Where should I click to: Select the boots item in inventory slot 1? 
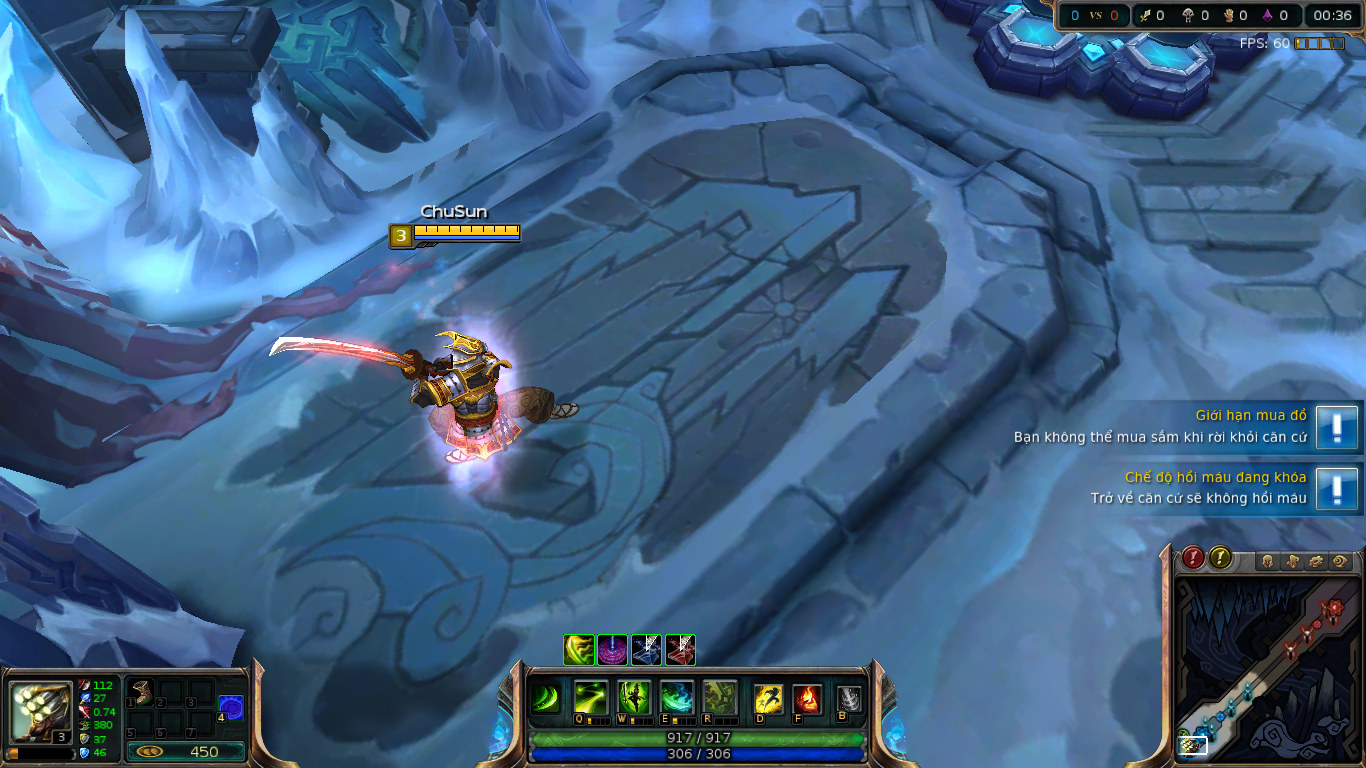click(x=141, y=692)
